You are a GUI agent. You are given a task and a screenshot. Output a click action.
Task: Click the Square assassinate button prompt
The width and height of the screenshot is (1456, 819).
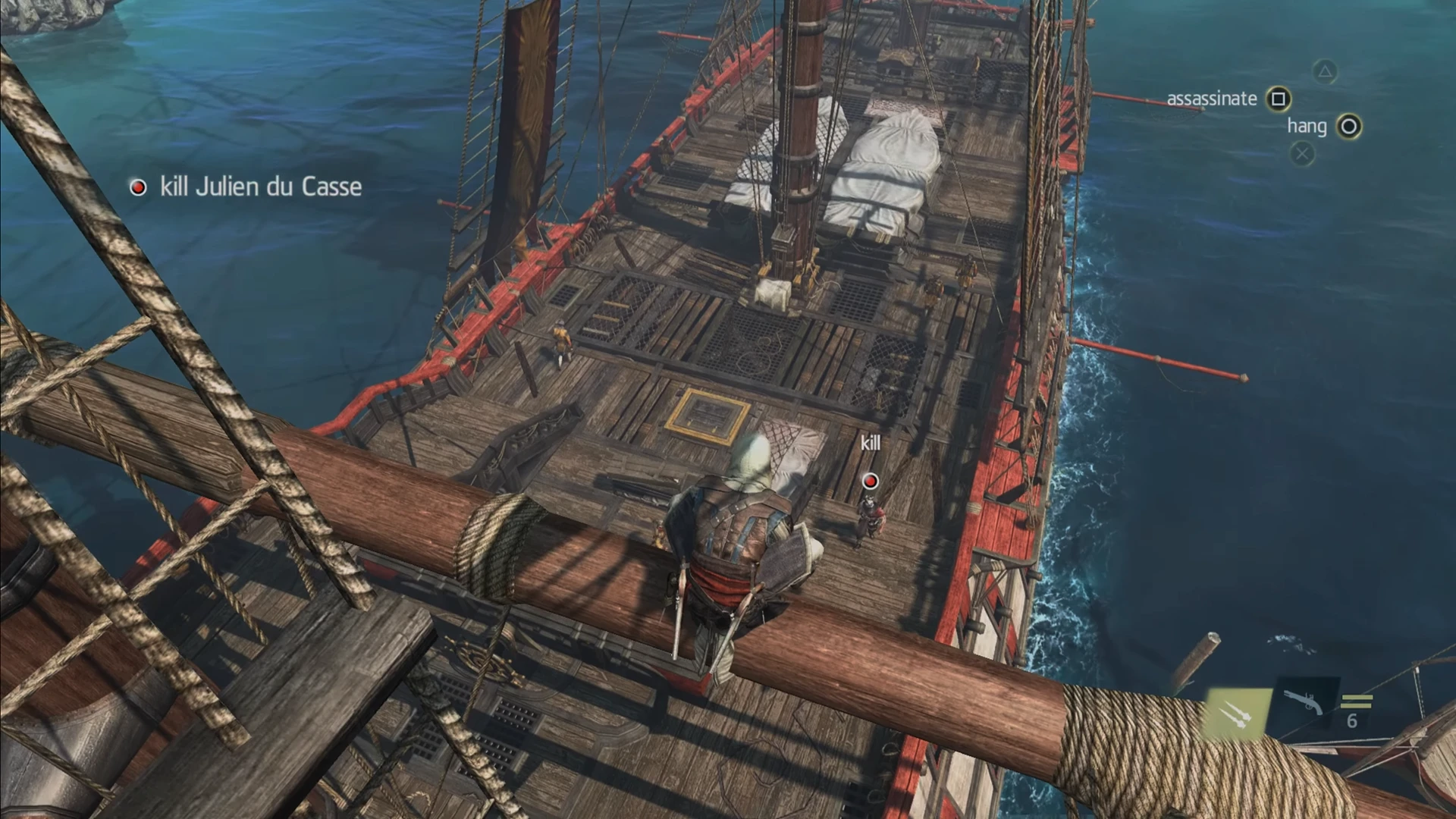coord(1277,99)
